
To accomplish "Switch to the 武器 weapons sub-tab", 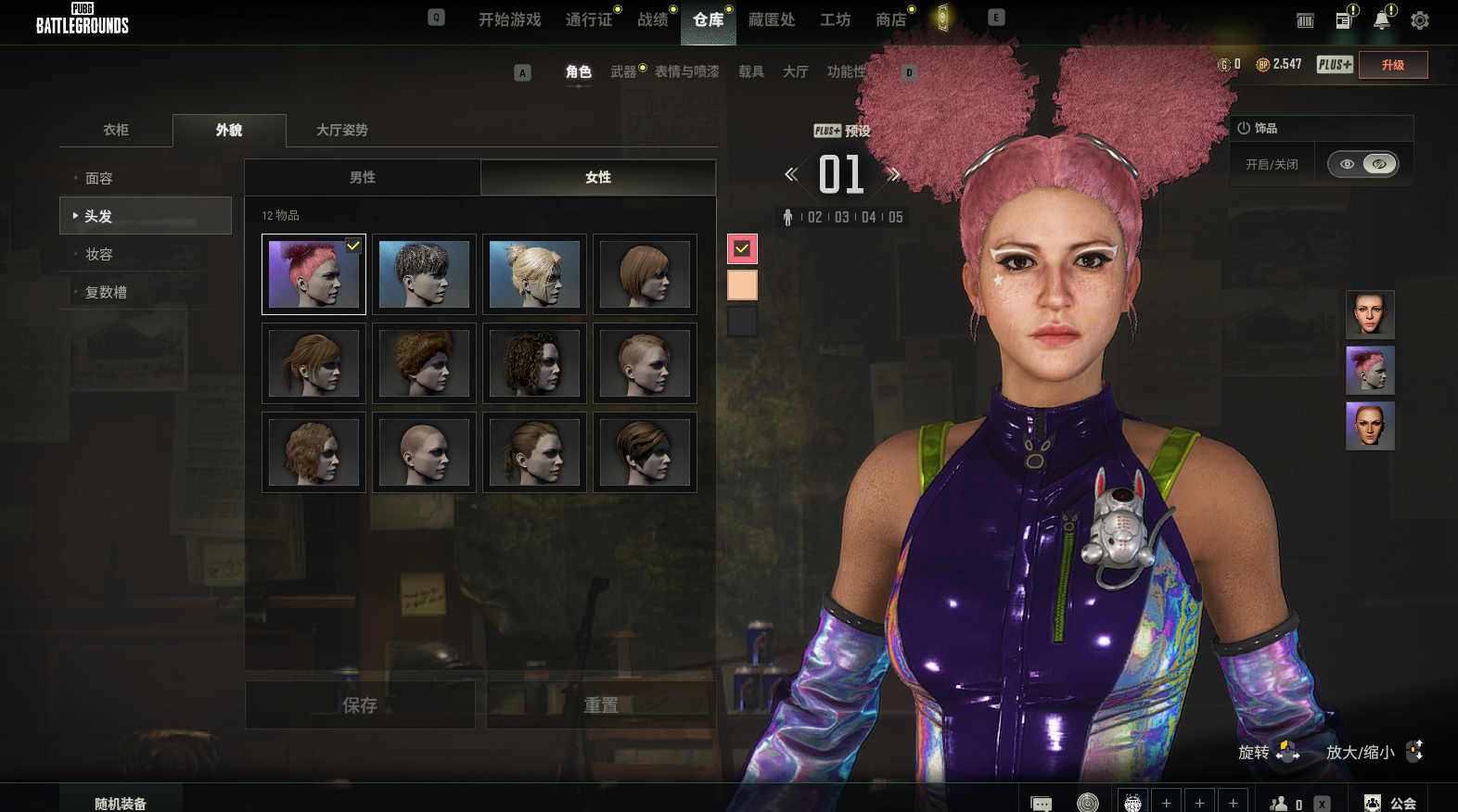I will 623,71.
